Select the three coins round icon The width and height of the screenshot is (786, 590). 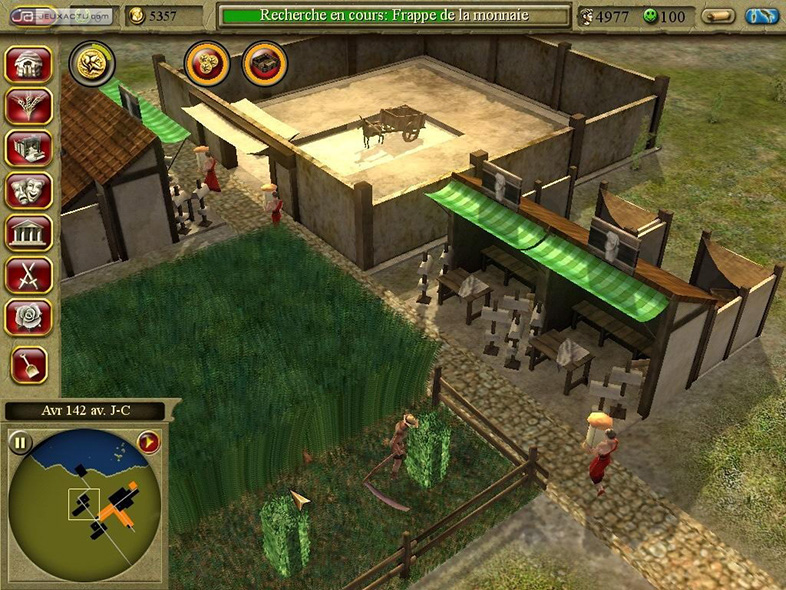(207, 63)
